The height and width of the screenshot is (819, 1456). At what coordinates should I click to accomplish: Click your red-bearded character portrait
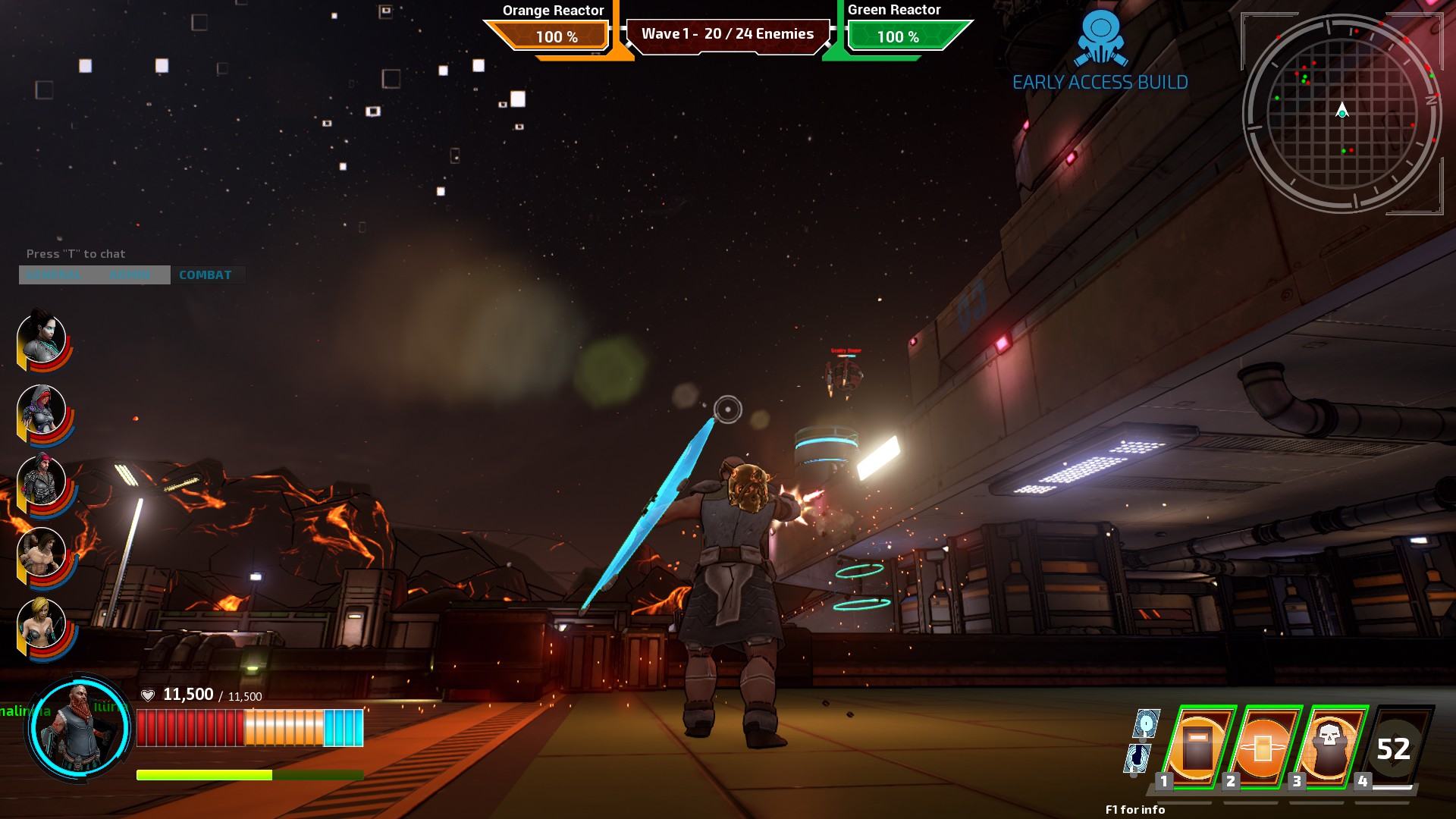[x=79, y=726]
